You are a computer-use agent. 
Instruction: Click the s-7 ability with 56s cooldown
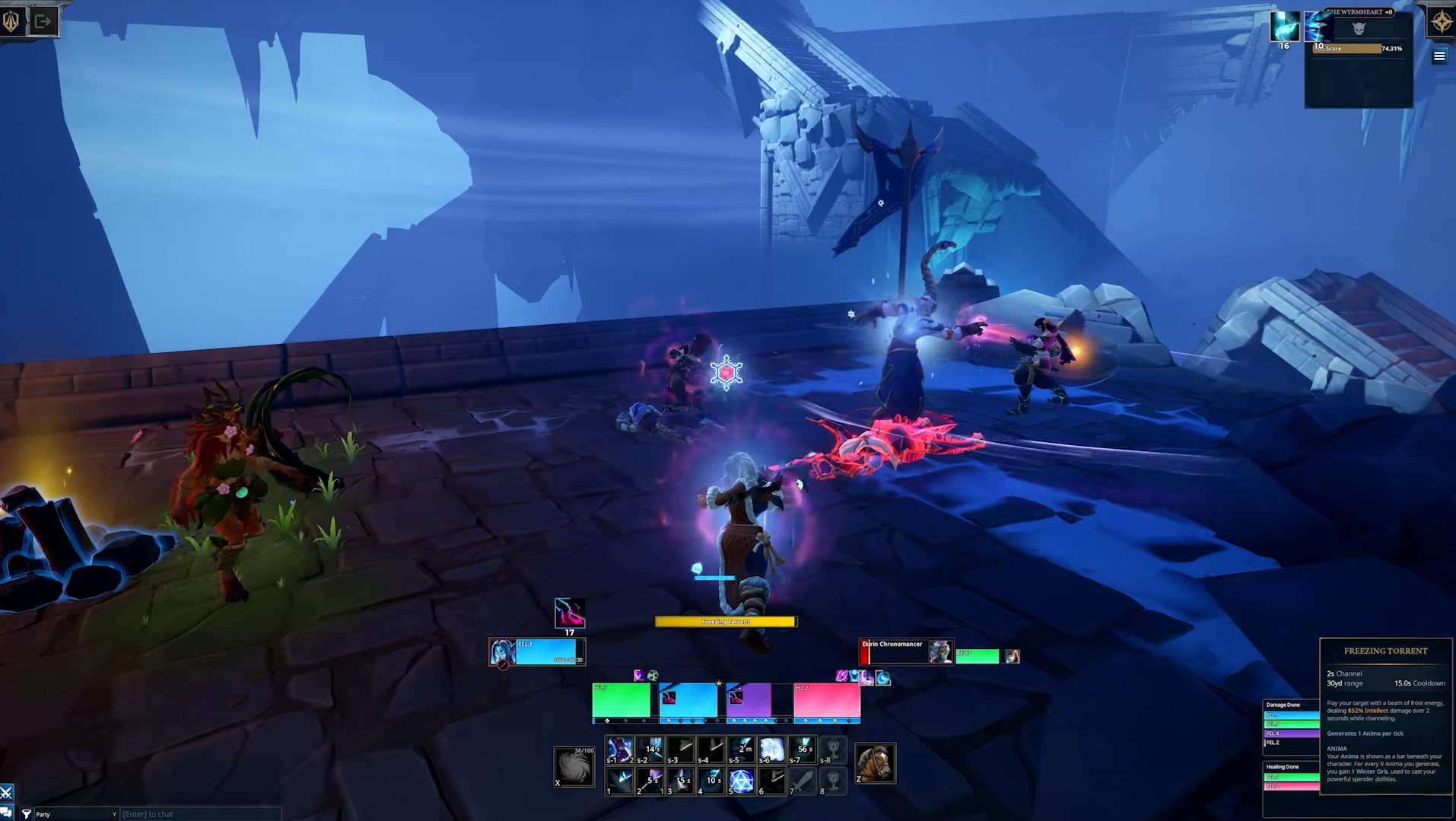pyautogui.click(x=803, y=749)
